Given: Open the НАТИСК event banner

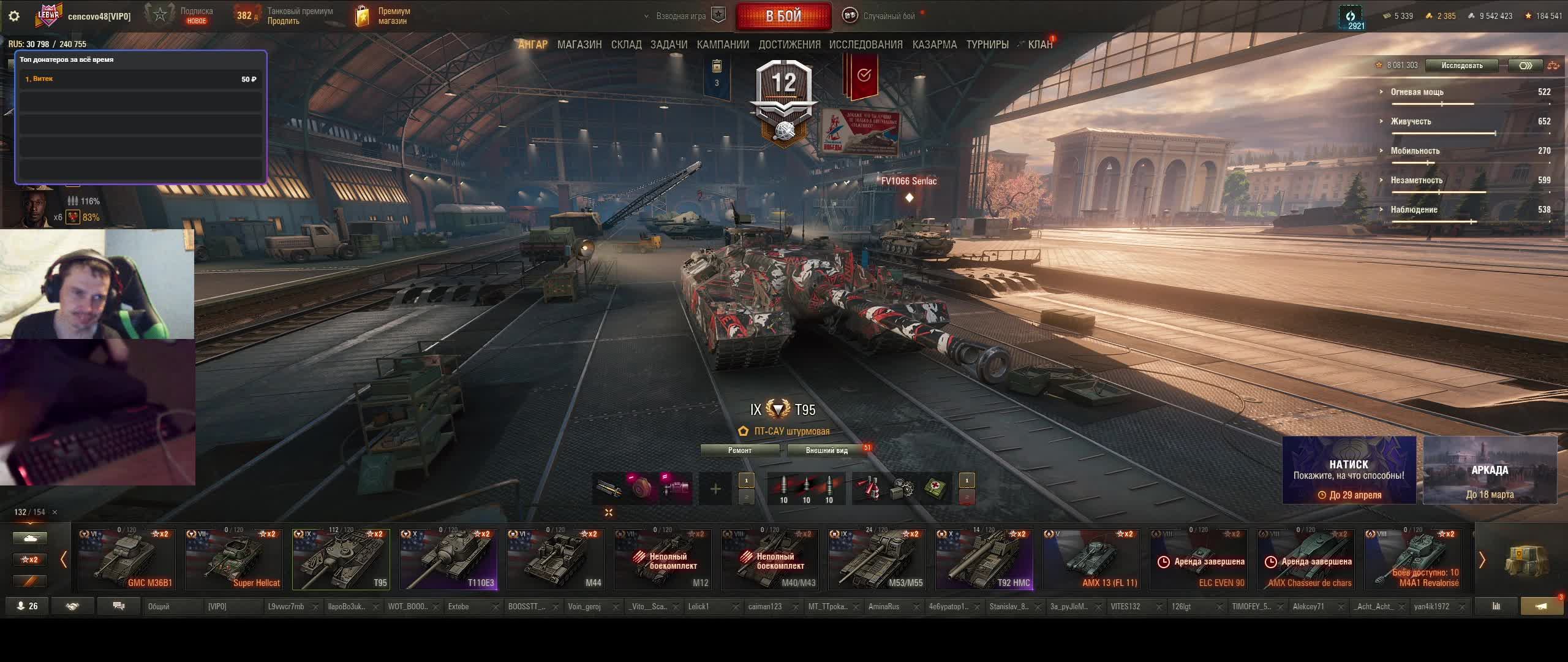Looking at the screenshot, I should (x=1349, y=470).
